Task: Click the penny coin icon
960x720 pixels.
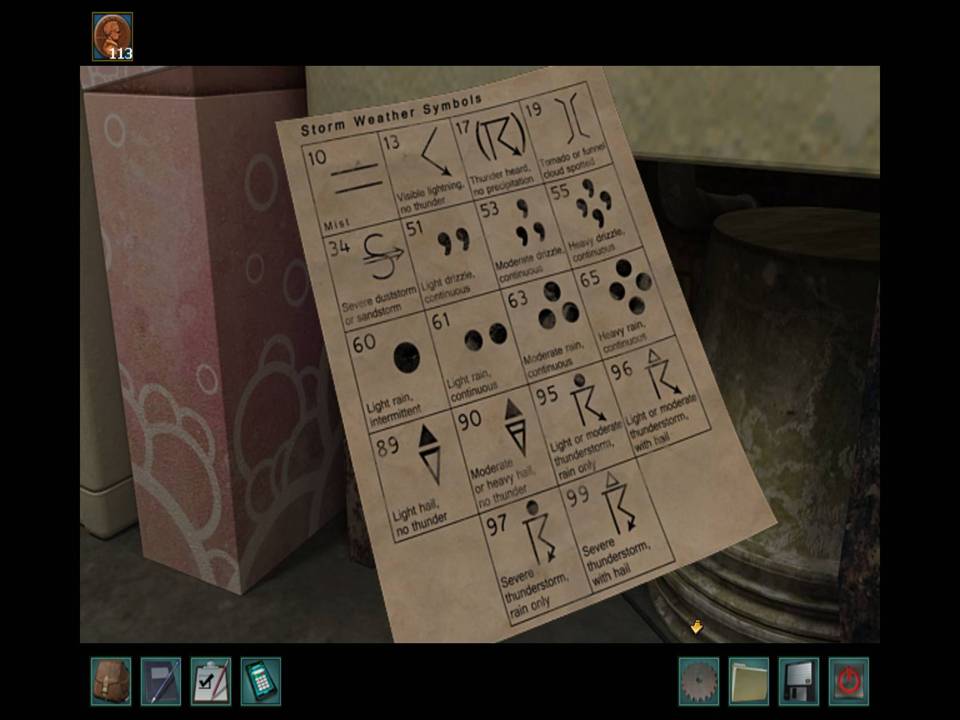Action: (x=112, y=36)
